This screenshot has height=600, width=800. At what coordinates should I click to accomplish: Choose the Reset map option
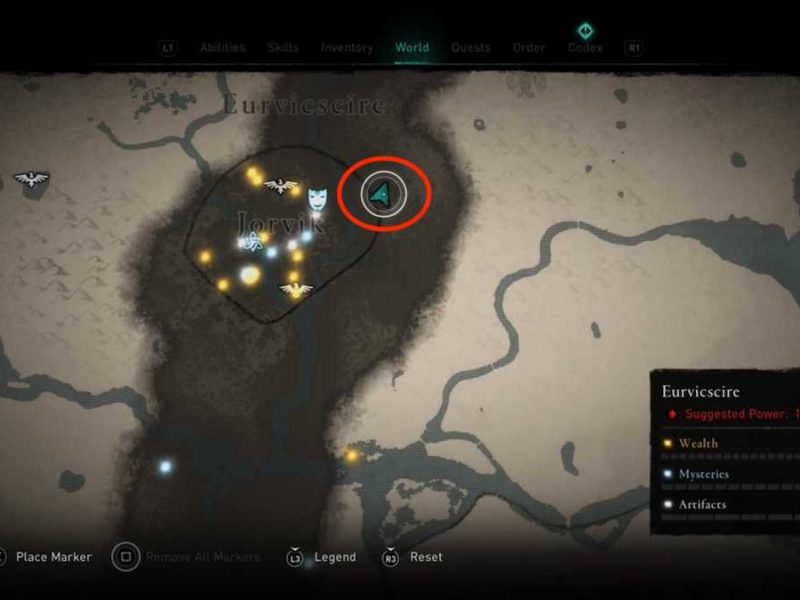425,557
